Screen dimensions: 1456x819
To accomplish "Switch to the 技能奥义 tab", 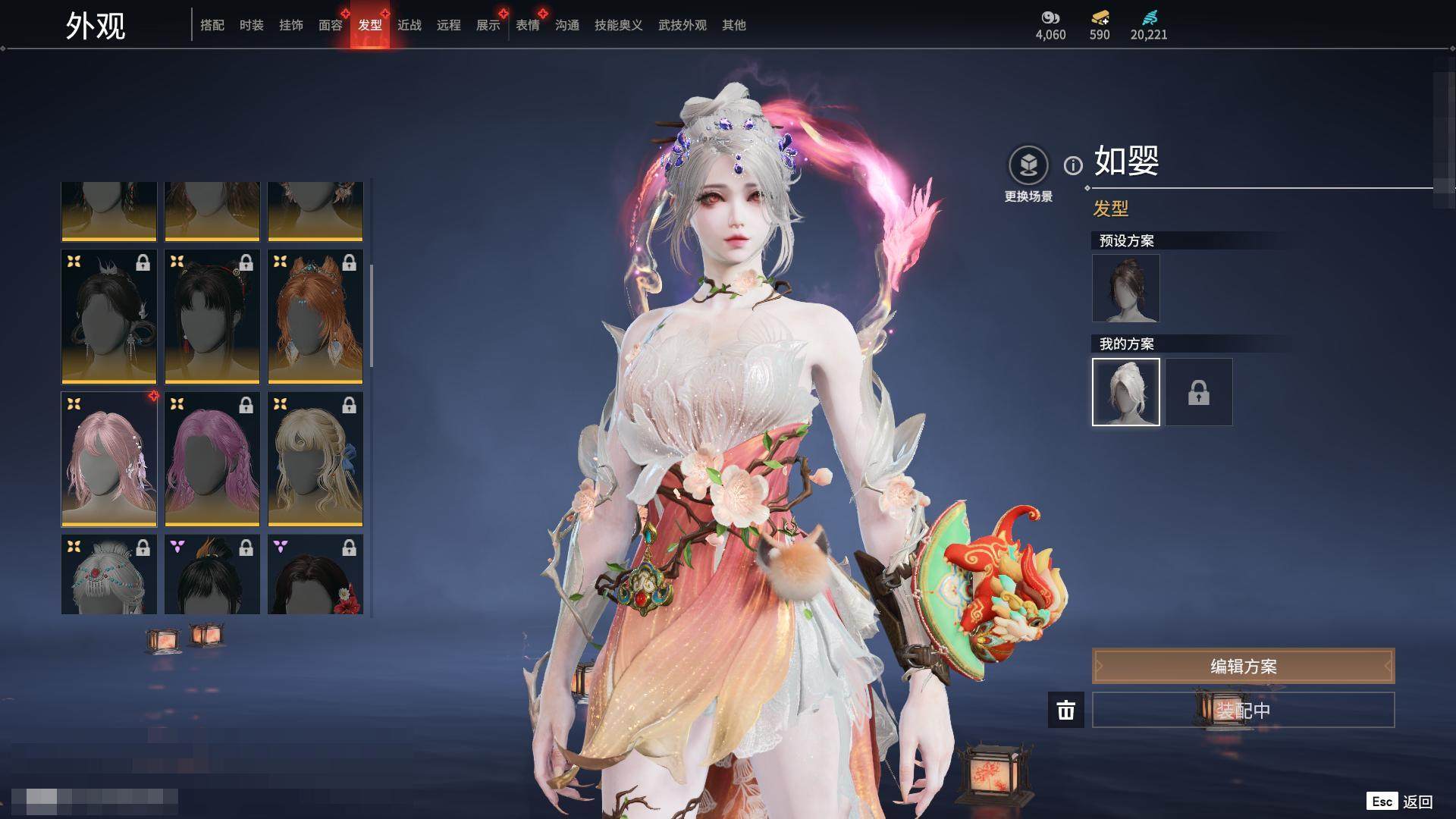I will (619, 25).
